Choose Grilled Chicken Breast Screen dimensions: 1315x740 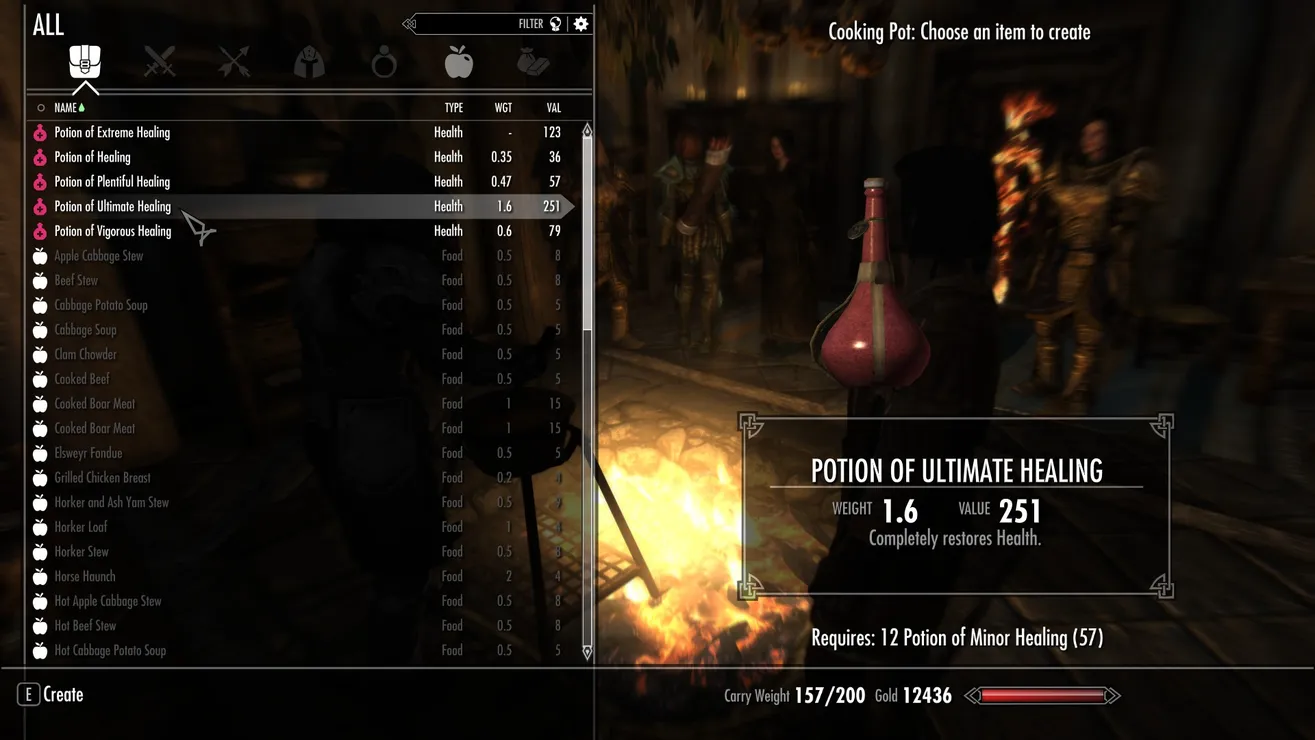click(102, 478)
